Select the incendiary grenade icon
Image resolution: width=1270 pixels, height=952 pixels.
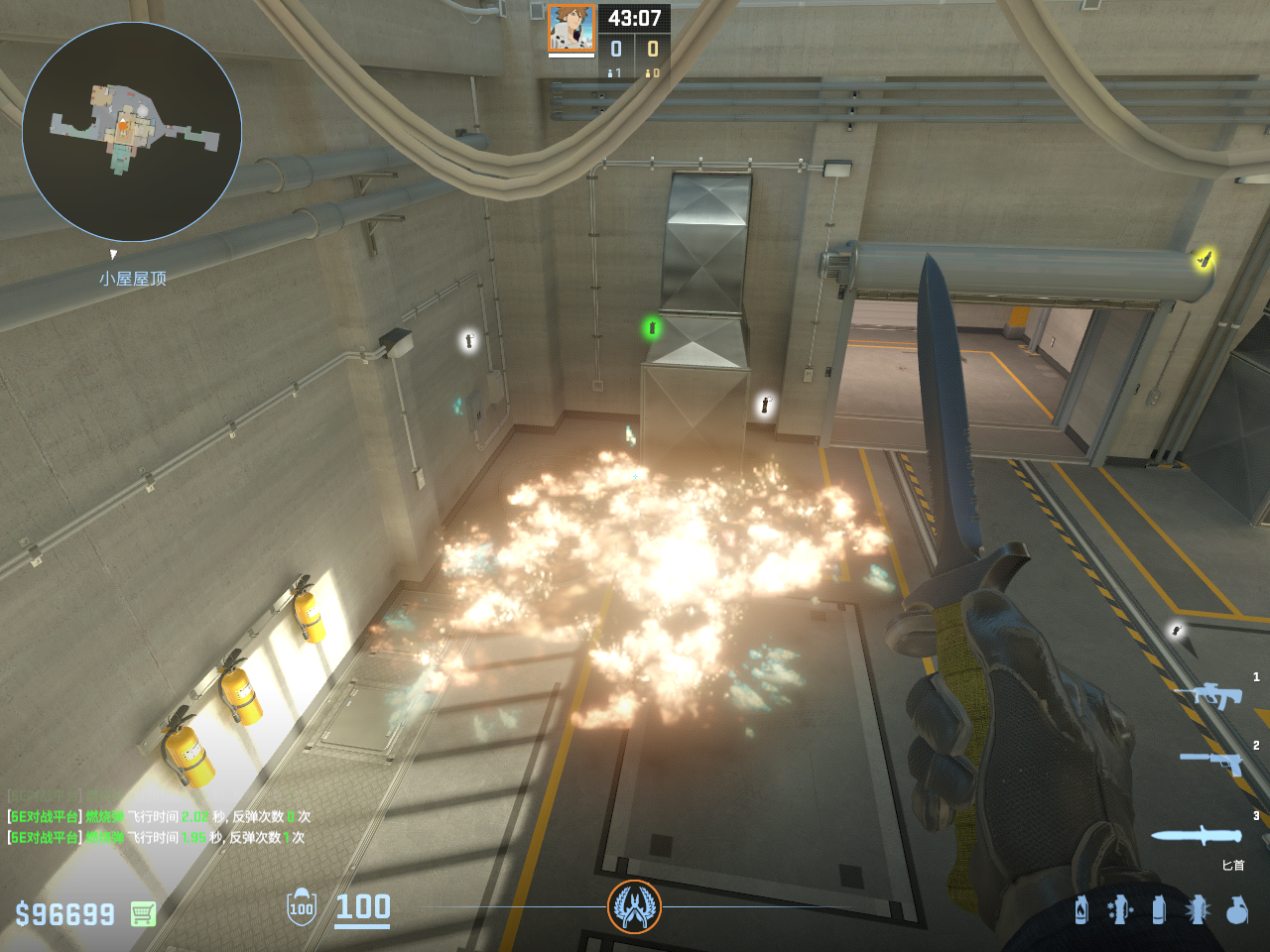point(1081,909)
